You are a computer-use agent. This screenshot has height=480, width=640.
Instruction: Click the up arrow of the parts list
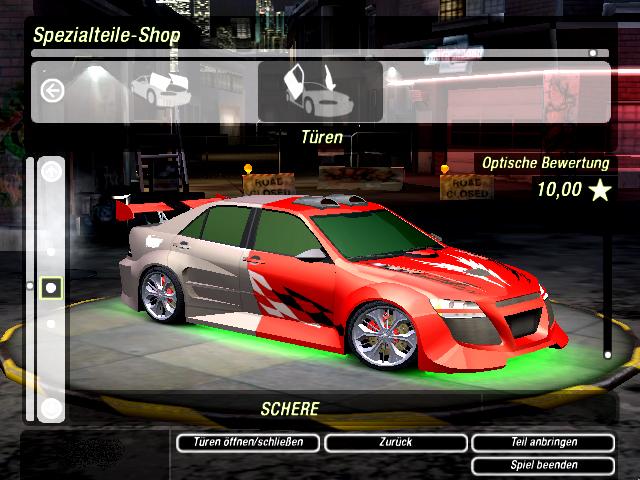[52, 172]
